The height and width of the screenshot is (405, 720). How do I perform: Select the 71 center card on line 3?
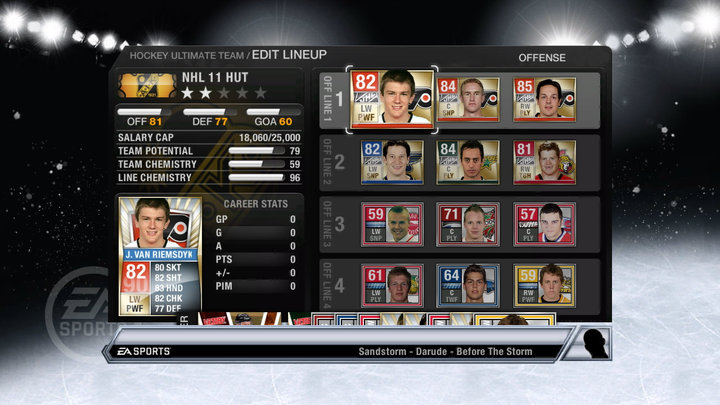point(467,224)
